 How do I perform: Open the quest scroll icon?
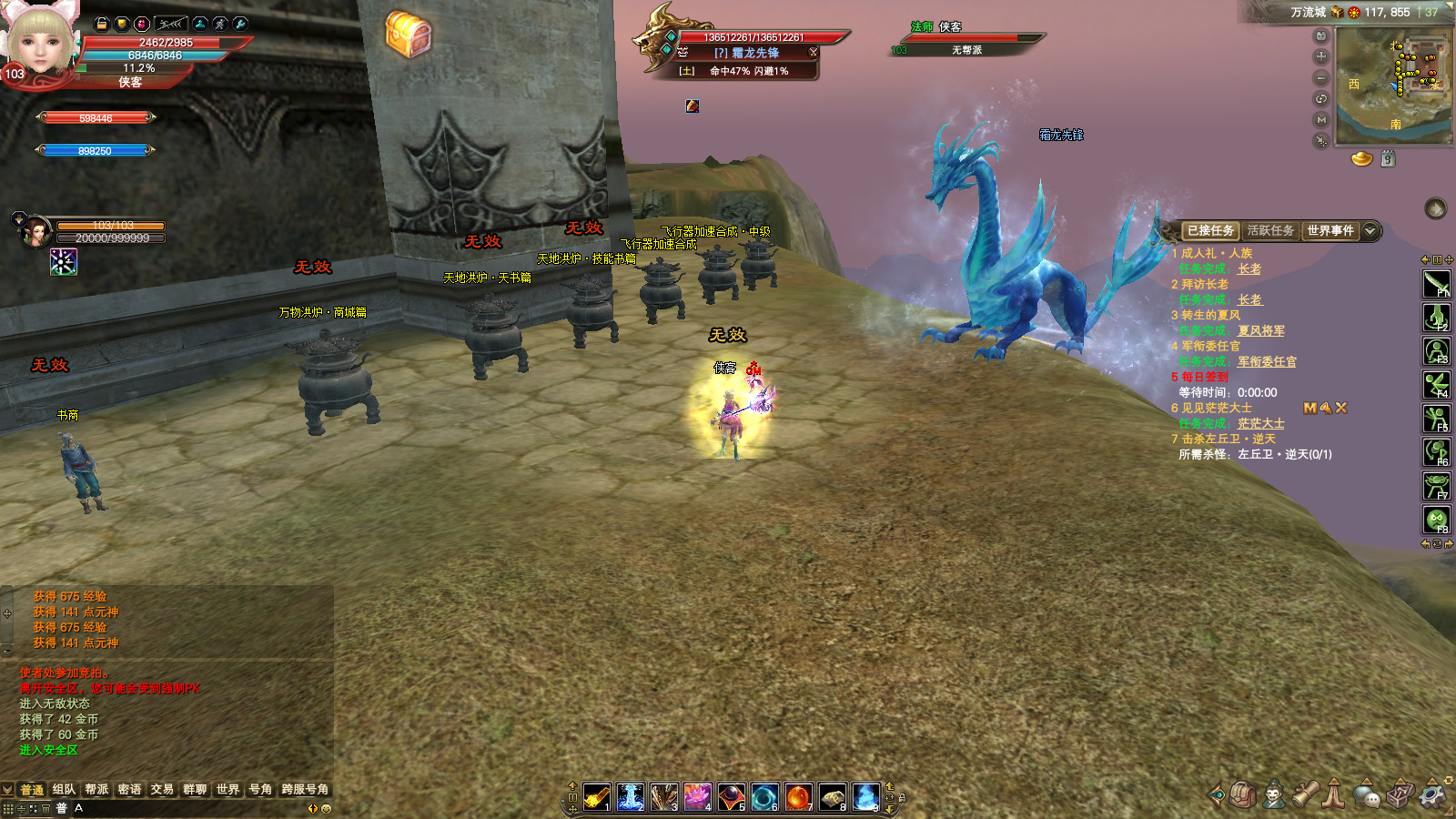1306,794
